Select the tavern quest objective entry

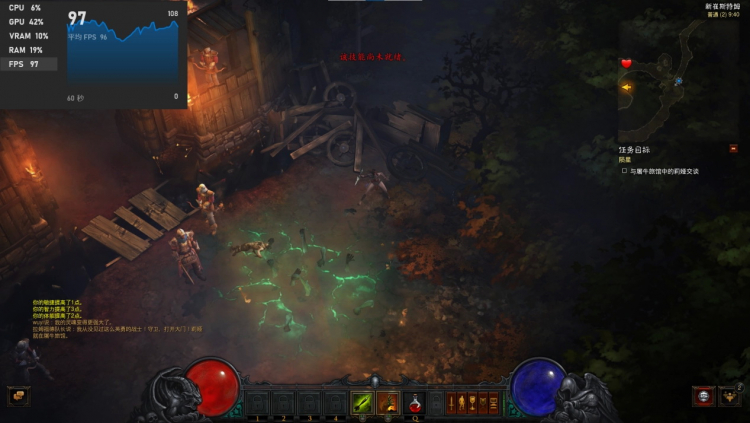click(664, 171)
